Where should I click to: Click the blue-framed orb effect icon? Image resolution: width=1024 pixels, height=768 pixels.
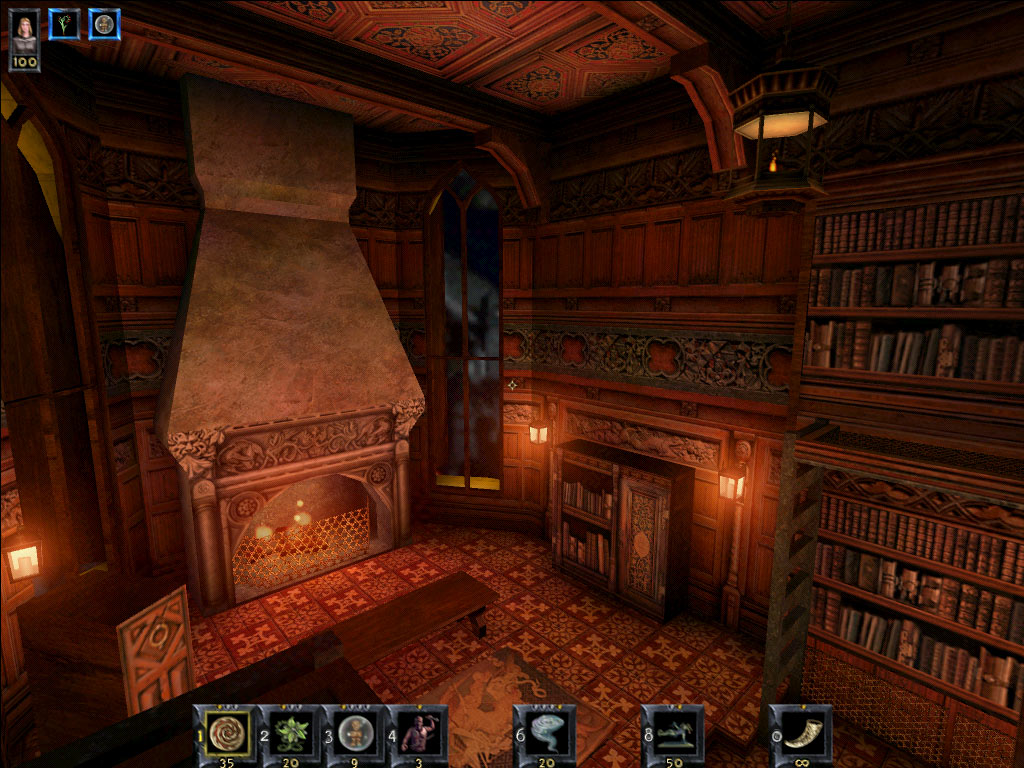[104, 24]
